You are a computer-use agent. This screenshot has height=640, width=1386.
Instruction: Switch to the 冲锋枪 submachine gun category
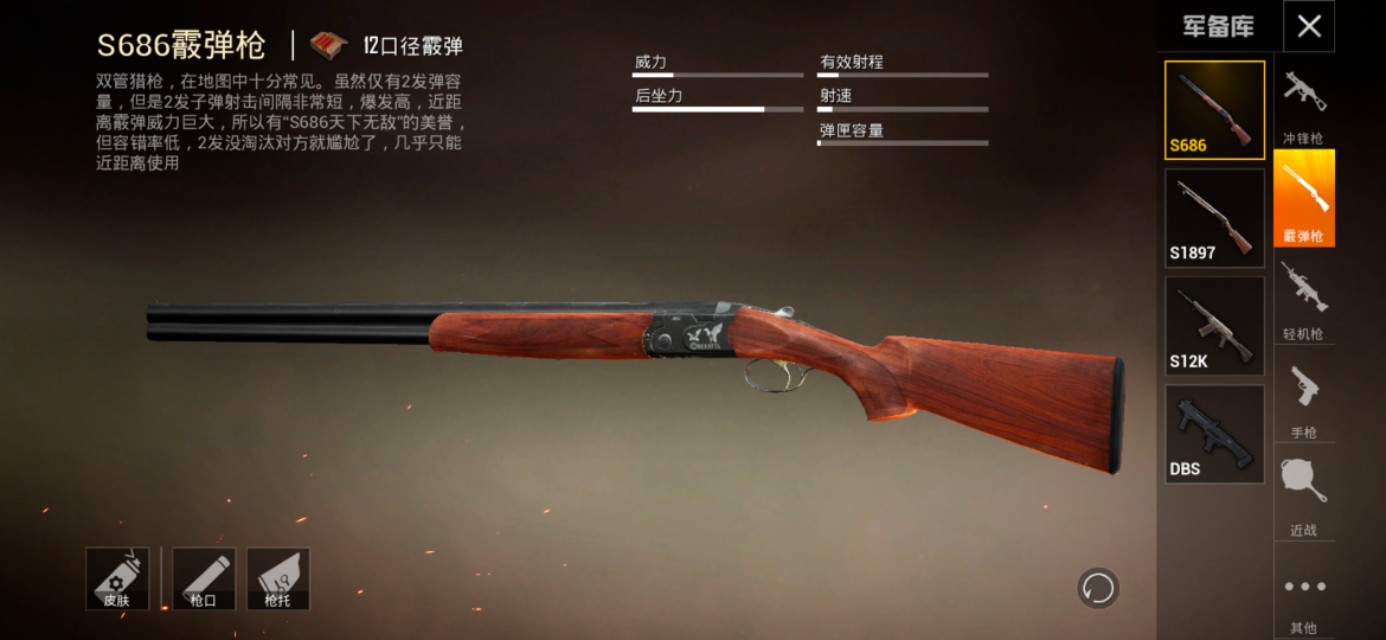pyautogui.click(x=1304, y=104)
